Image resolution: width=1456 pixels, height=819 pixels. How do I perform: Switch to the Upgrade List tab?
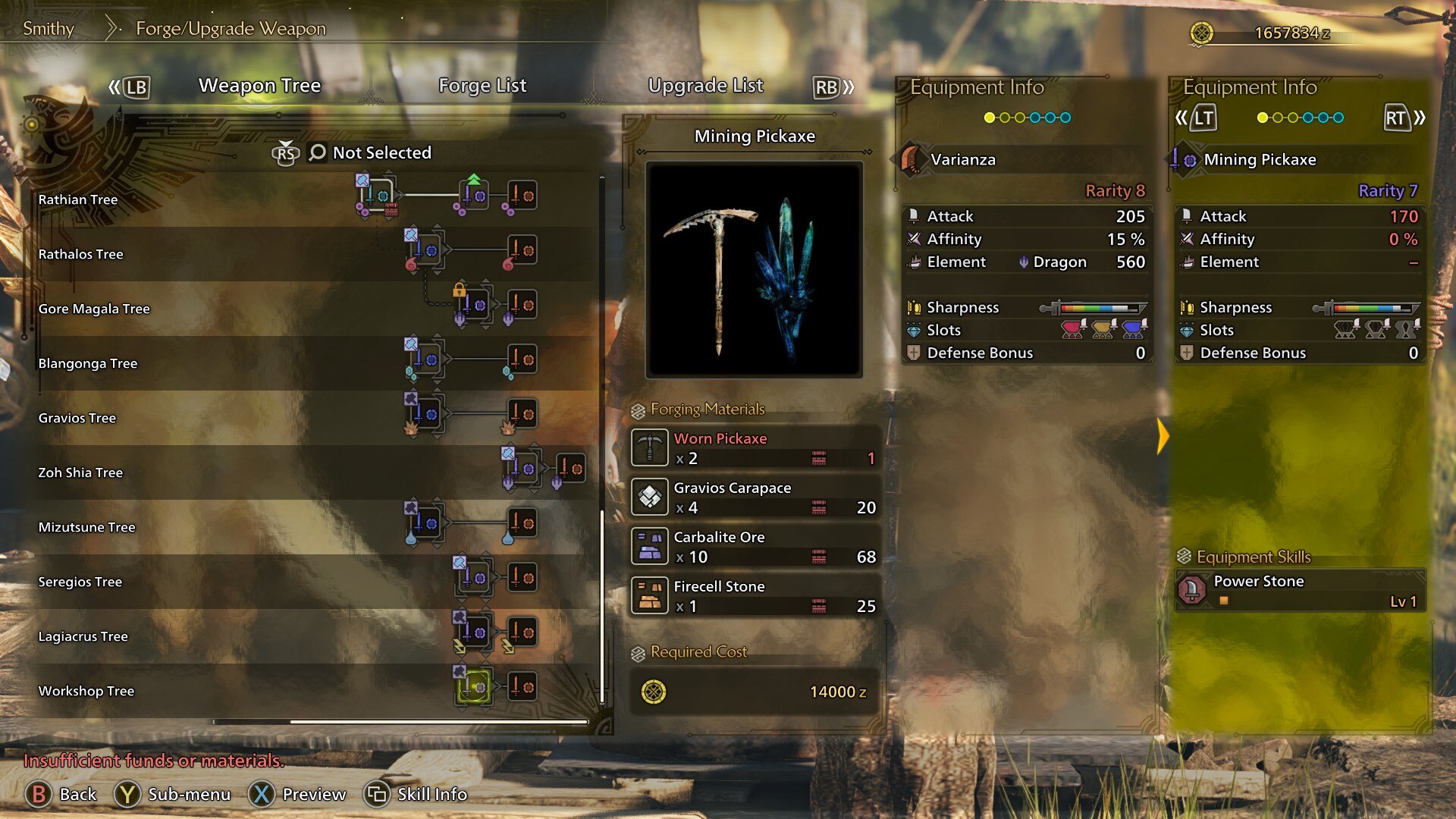tap(705, 86)
